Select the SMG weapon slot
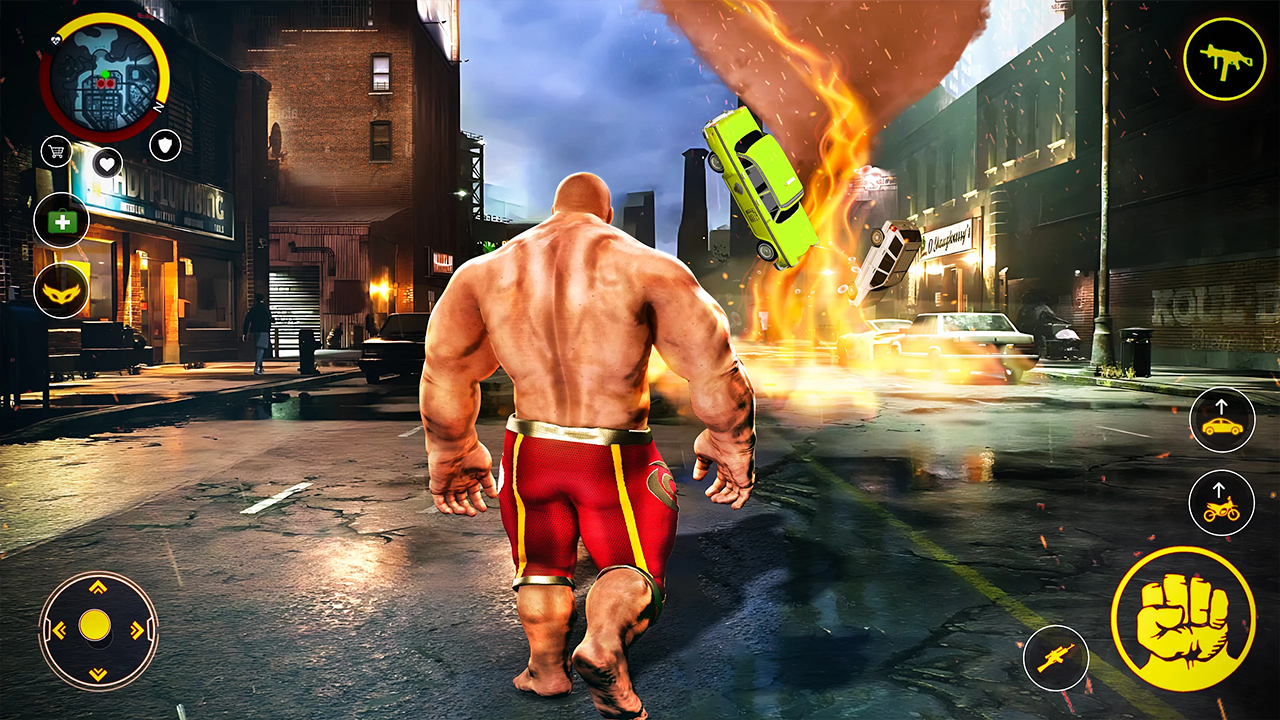The image size is (1280, 720). tap(1228, 60)
